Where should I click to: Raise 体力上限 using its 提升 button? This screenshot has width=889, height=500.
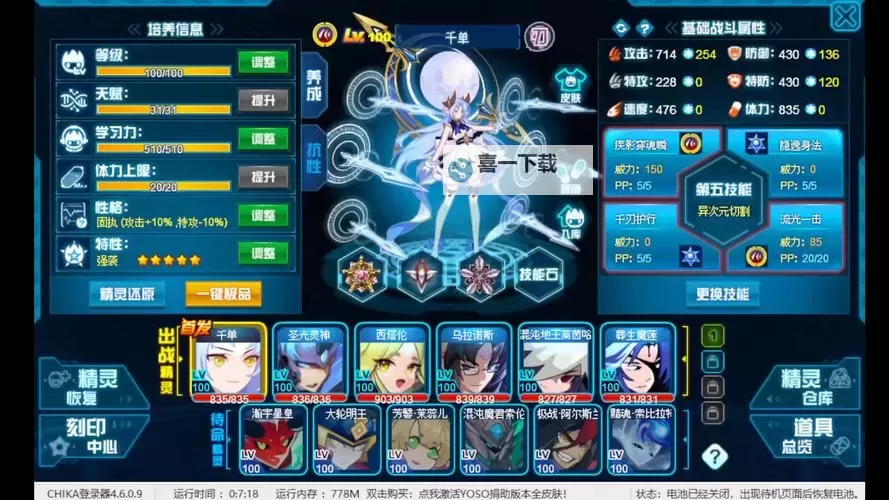pyautogui.click(x=263, y=177)
